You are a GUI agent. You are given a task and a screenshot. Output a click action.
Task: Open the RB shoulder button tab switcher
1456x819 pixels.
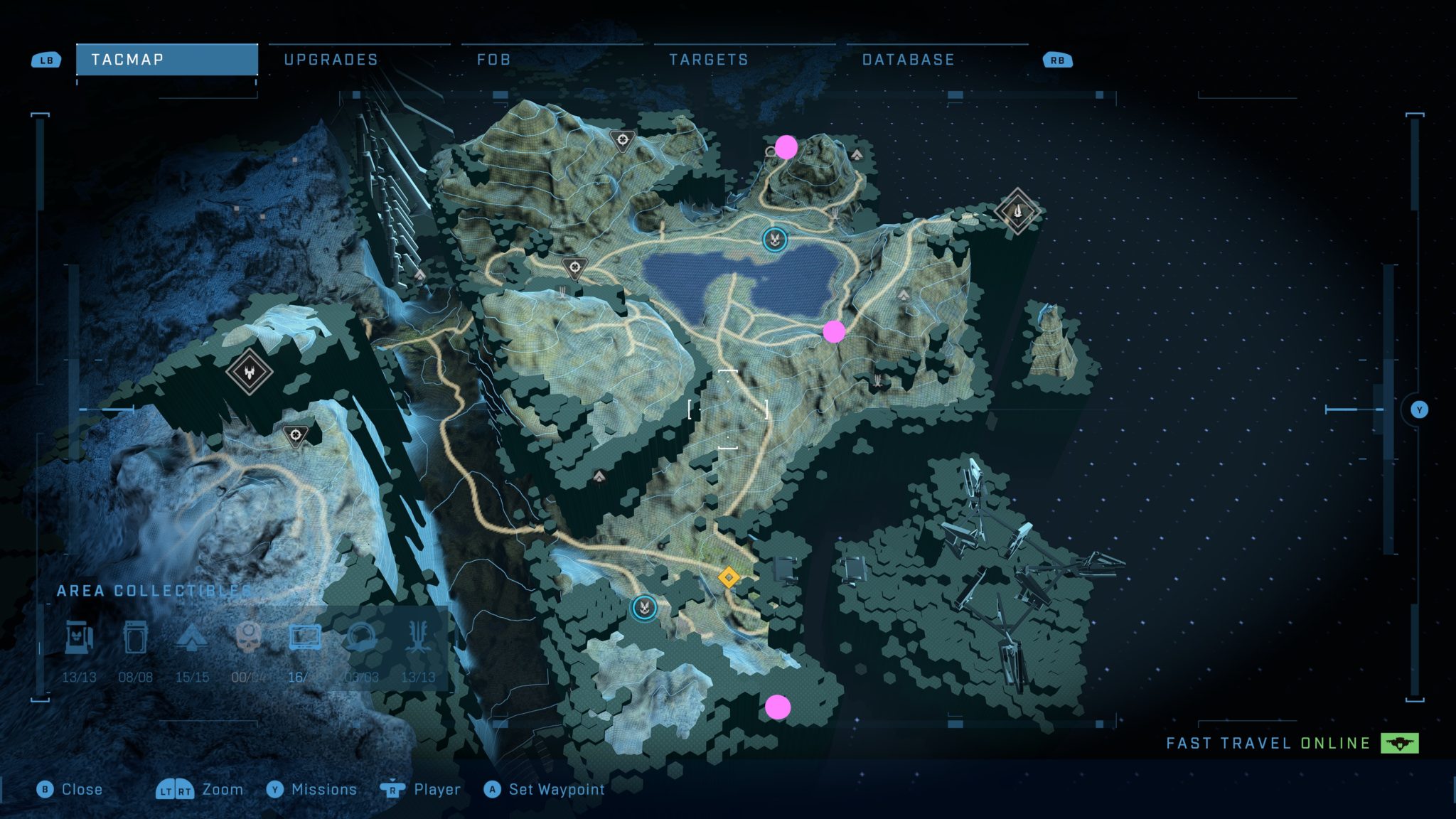(1057, 60)
